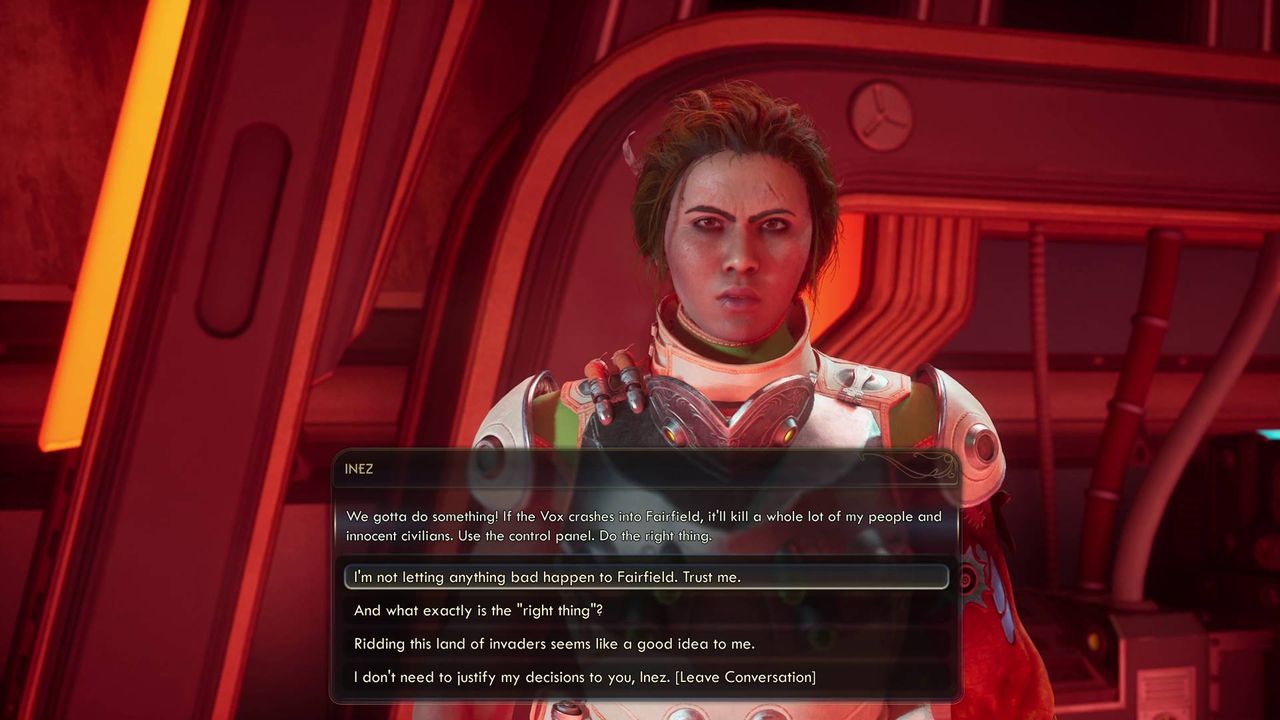
Task: Leave the conversation with Inez
Action: click(584, 677)
